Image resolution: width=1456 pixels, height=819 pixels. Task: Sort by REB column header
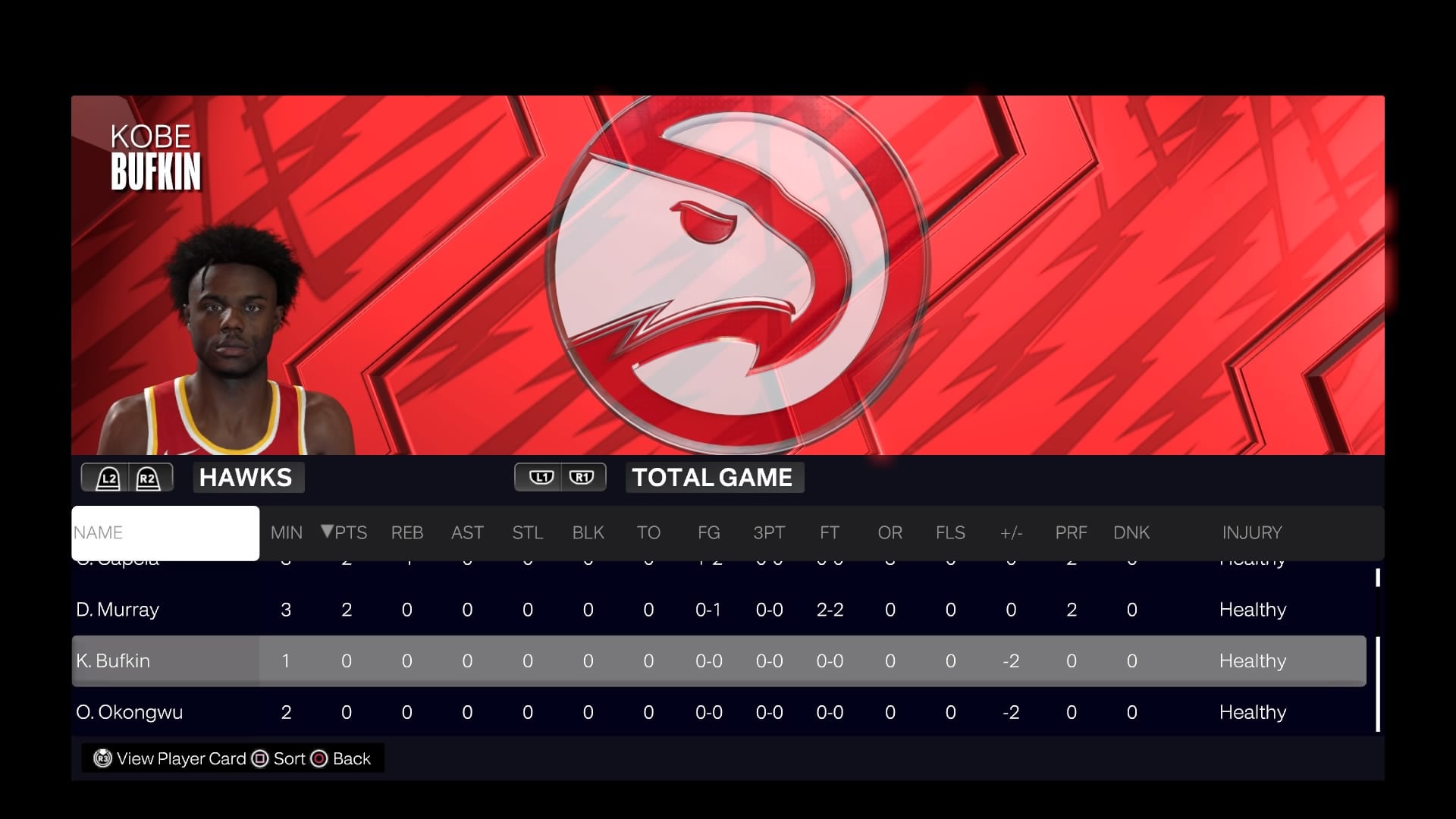coord(406,533)
